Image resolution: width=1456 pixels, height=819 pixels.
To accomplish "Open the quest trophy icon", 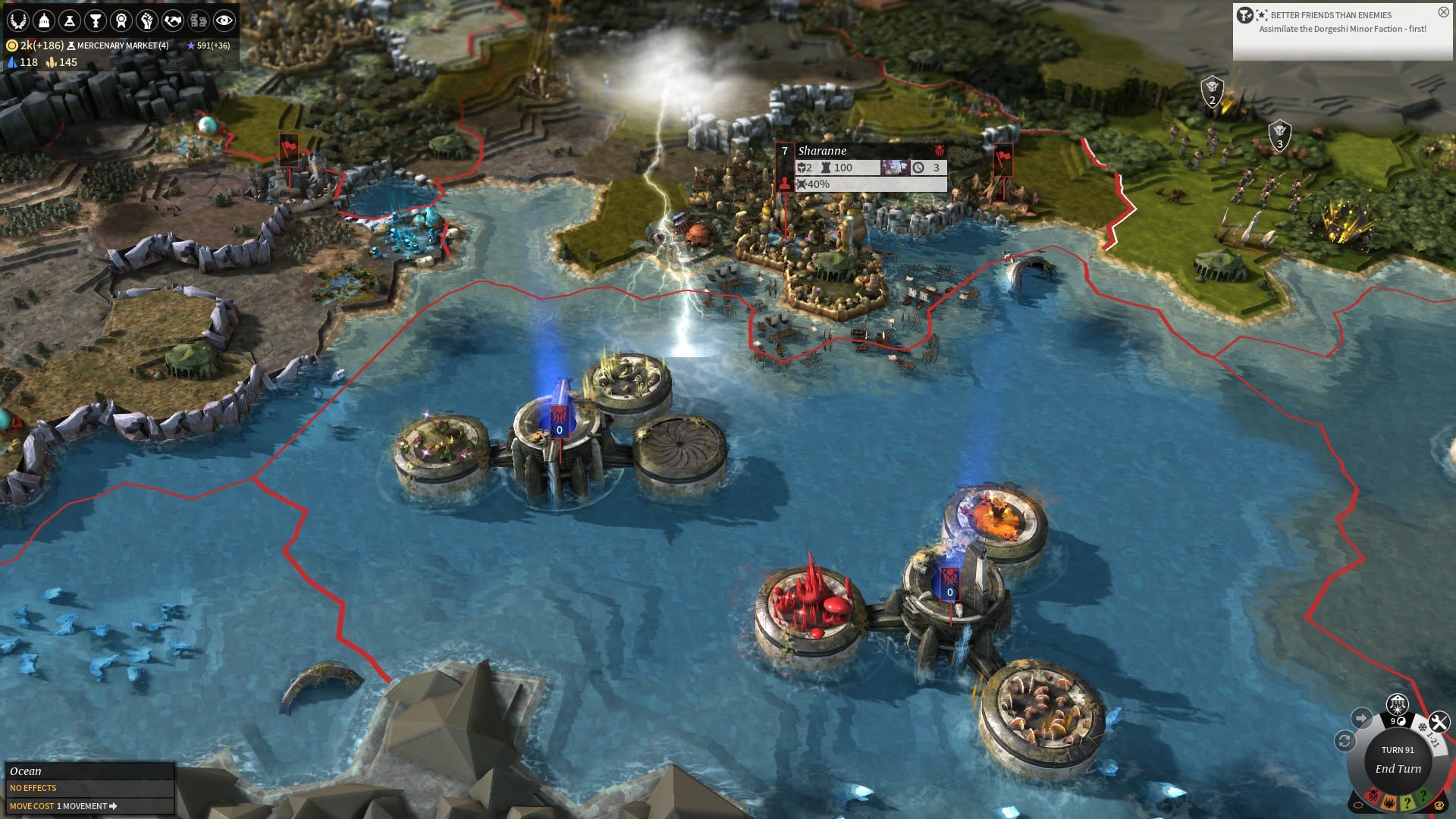I will (x=96, y=19).
